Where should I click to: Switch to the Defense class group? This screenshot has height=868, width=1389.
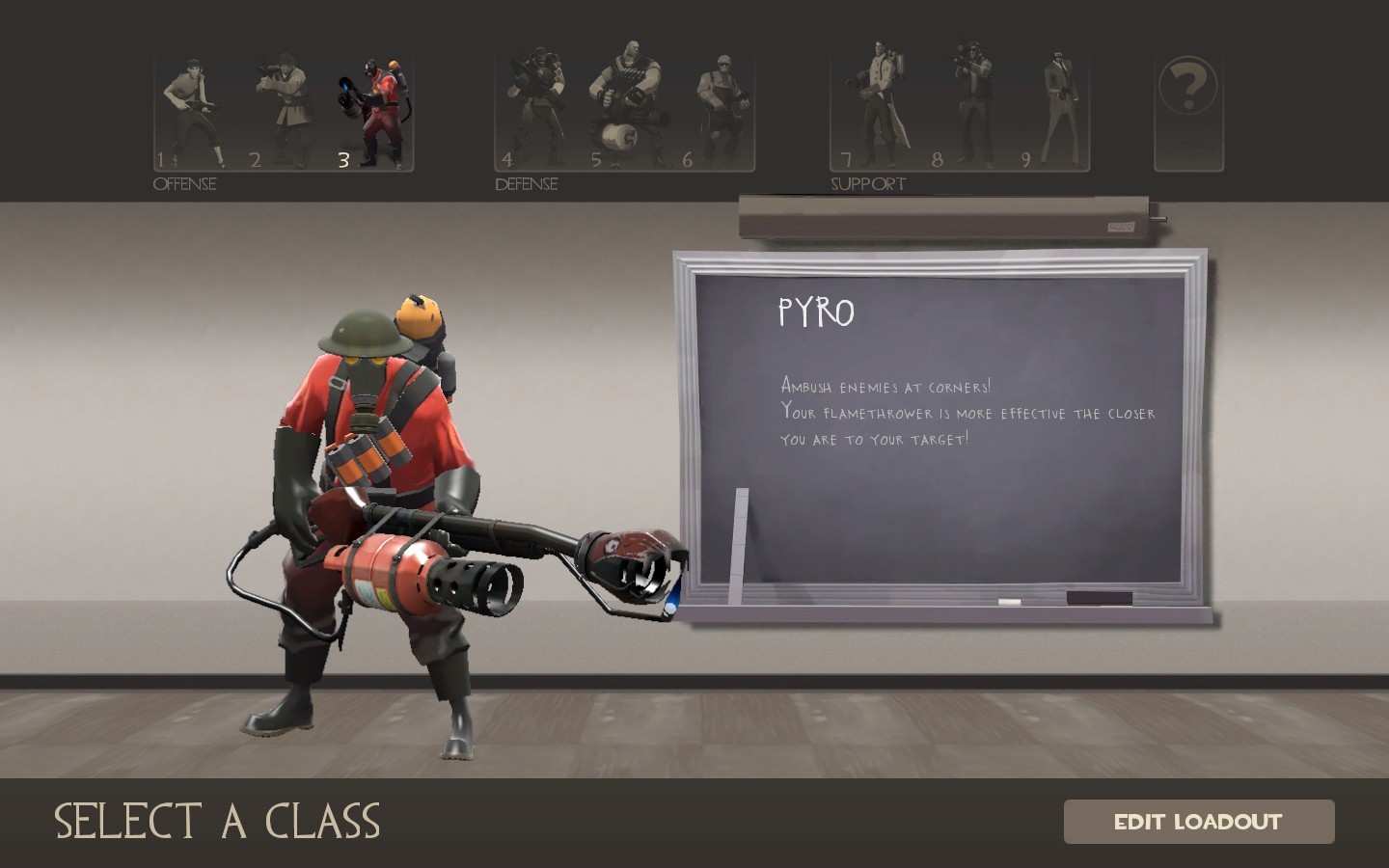point(526,184)
